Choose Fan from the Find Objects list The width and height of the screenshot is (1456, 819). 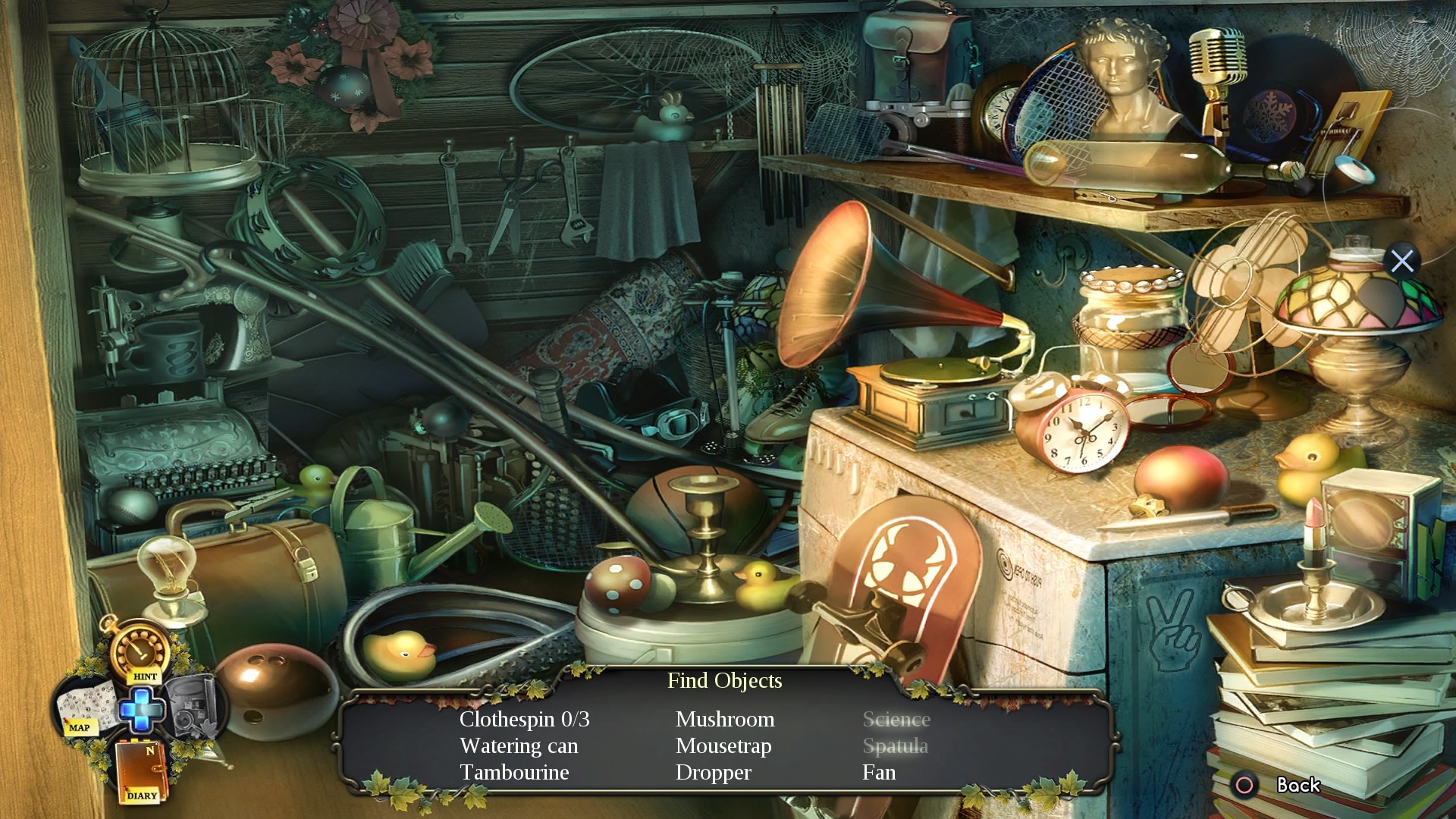(x=879, y=773)
